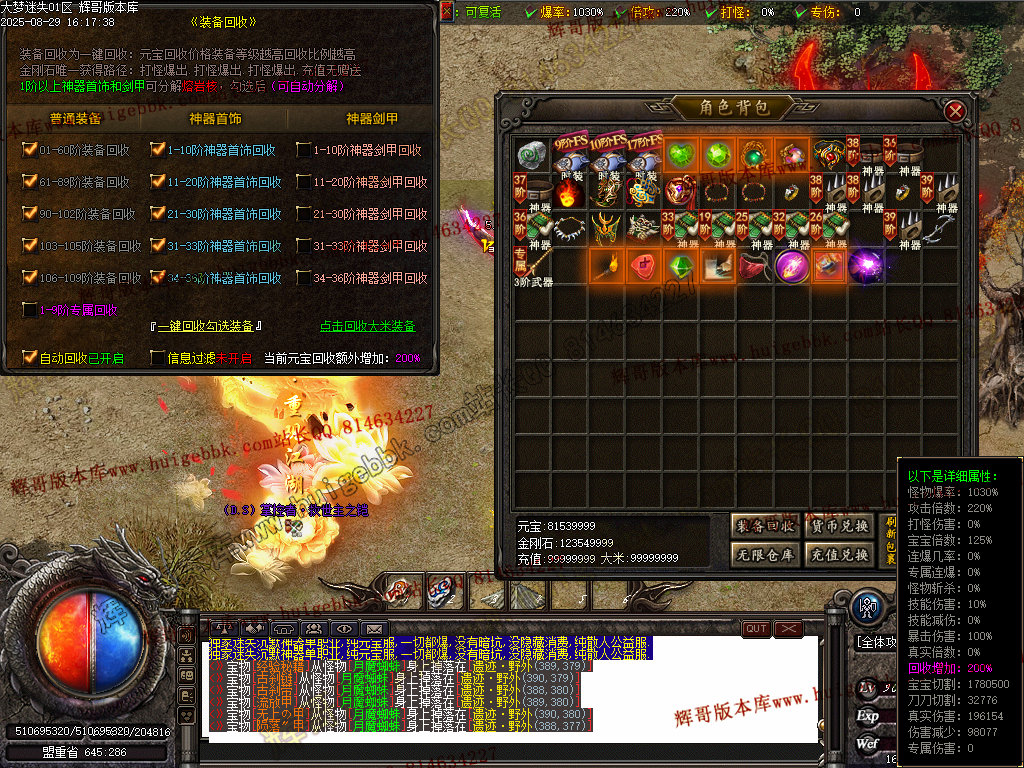Screen dimensions: 1024x768
Task: Pick the purple lightning orb item
Action: 865,267
